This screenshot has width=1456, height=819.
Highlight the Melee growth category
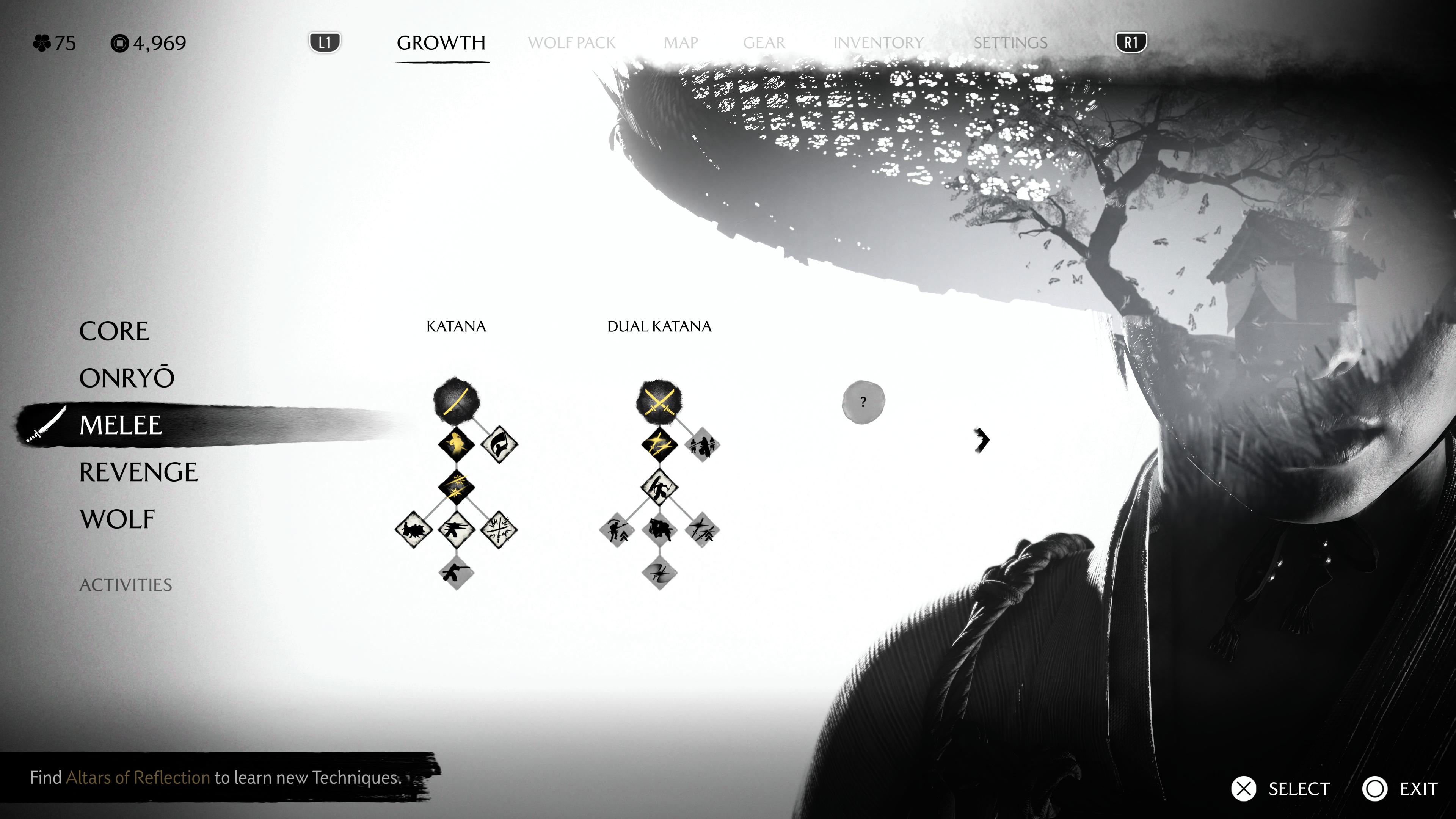coord(121,425)
